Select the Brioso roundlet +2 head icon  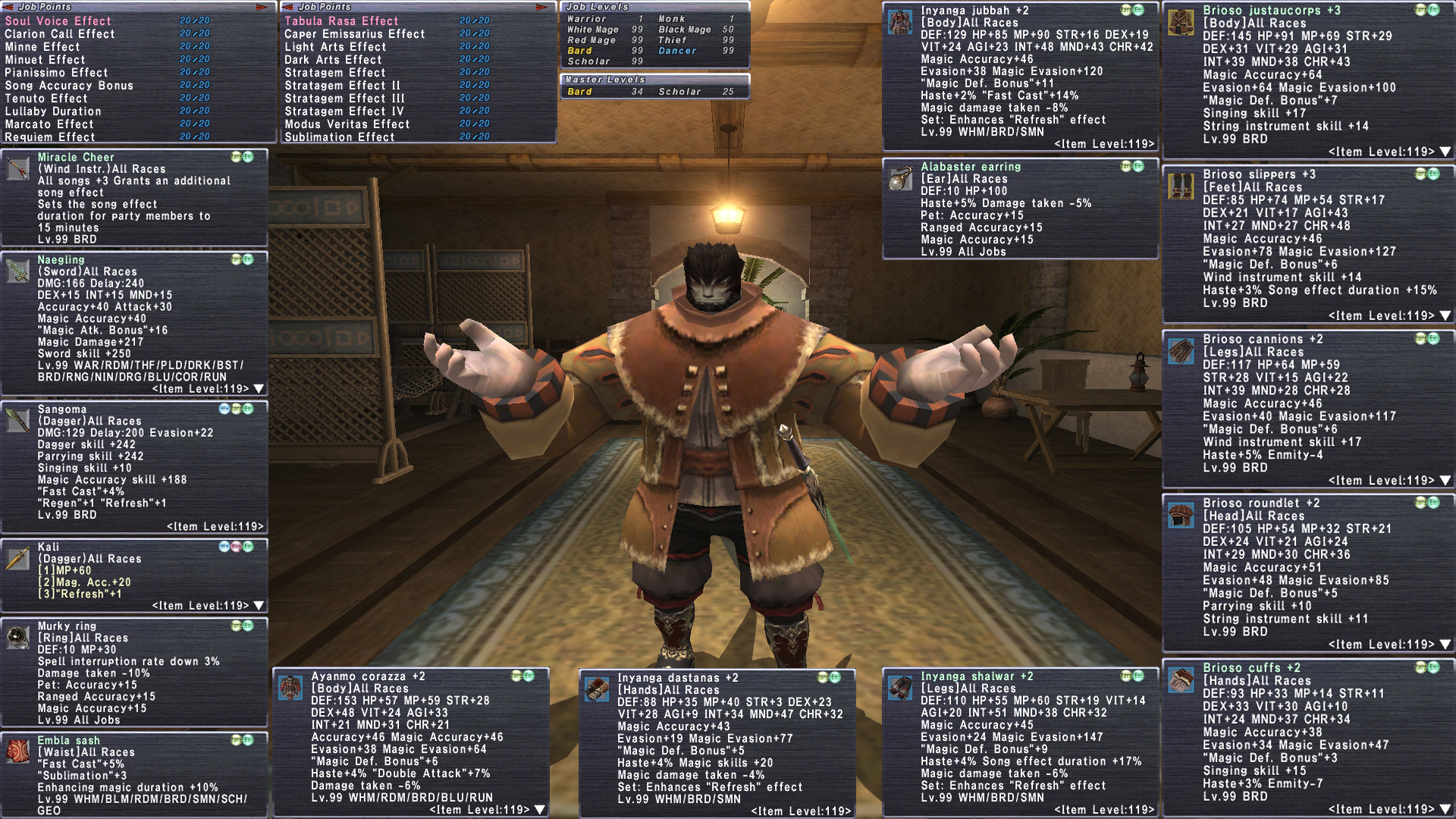pos(1181,515)
